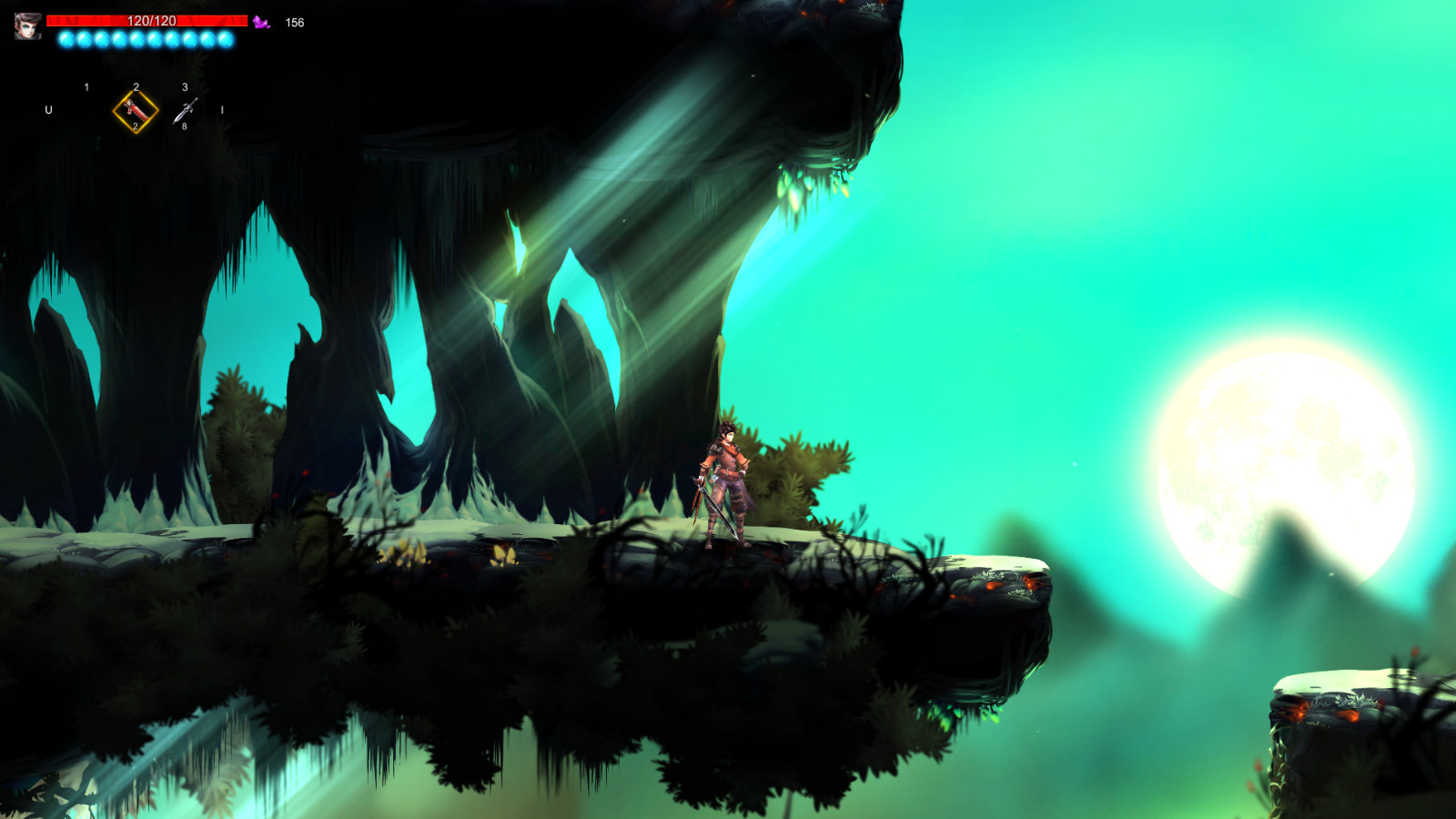Screen dimensions: 1456x819
Task: Click the potion stack count showing 2
Action: point(136,126)
